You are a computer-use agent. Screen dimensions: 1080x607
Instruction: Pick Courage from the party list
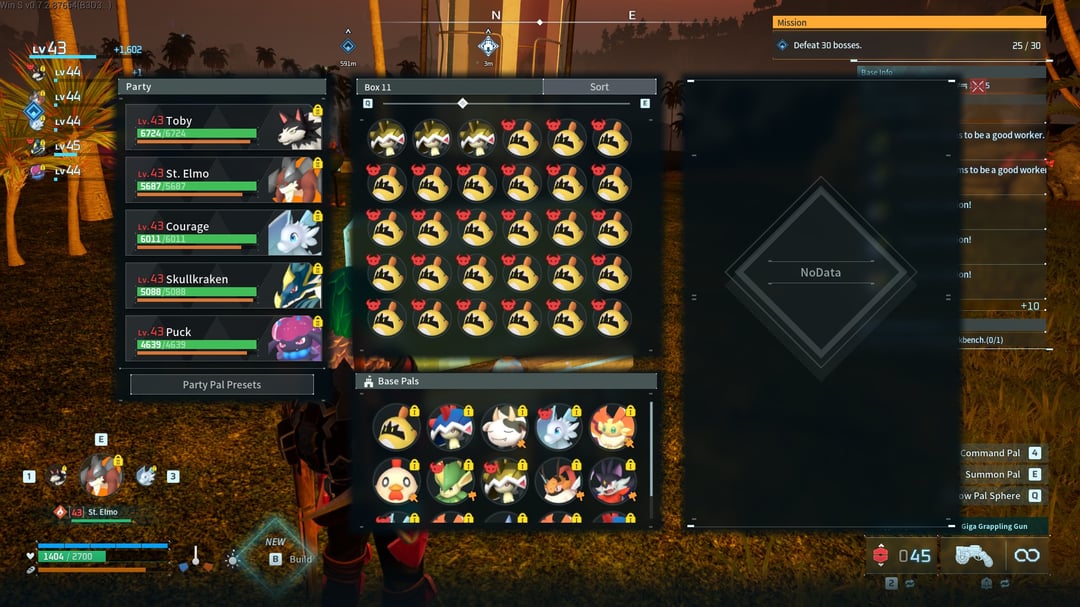coord(224,233)
